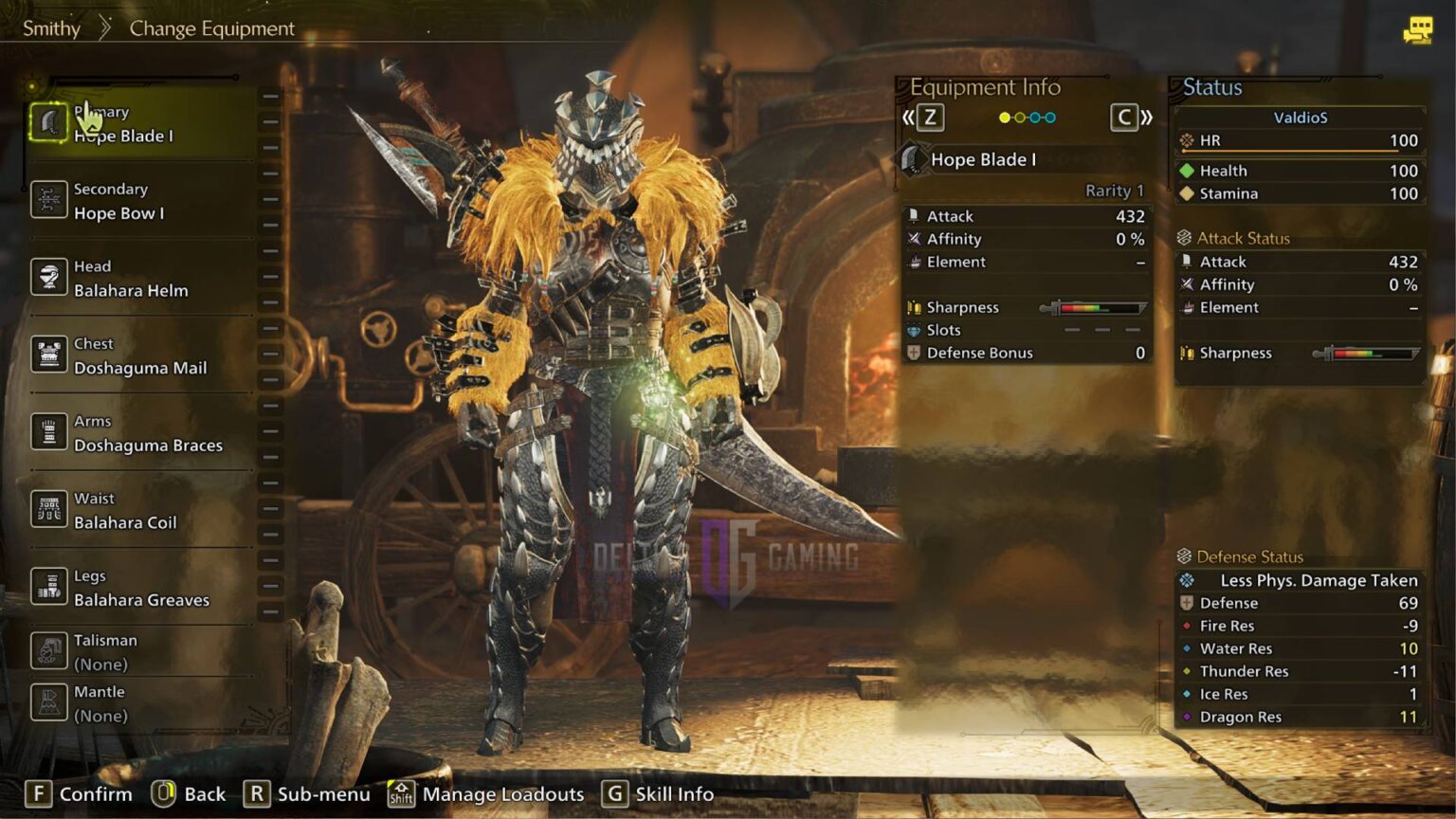1456x819 pixels.
Task: Click the empty Talisman slot icon
Action: pyautogui.click(x=48, y=652)
